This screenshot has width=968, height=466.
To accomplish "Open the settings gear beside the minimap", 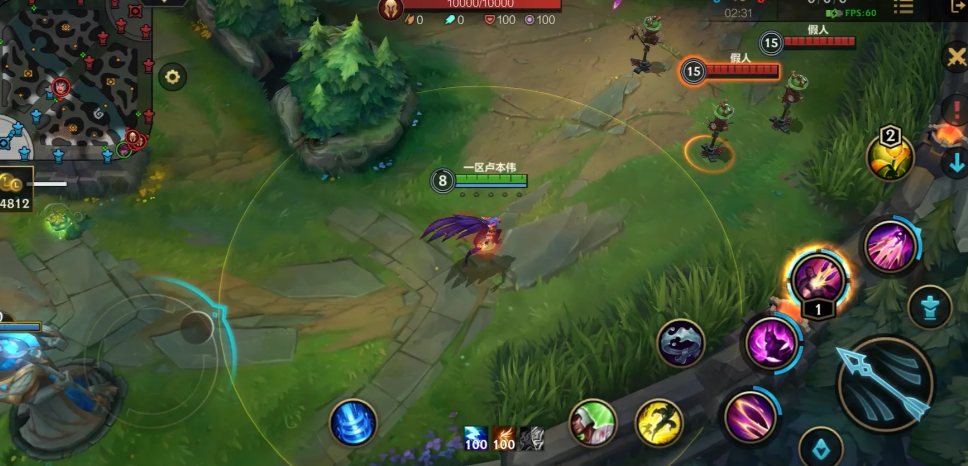I will (173, 77).
